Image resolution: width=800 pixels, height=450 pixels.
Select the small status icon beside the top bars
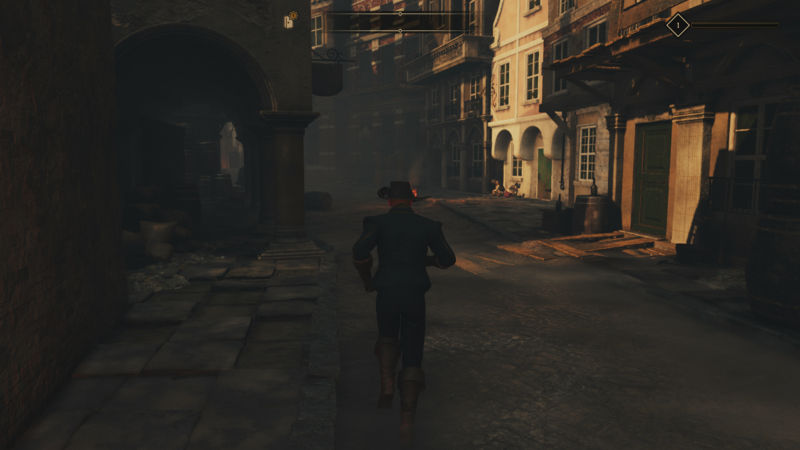(291, 19)
